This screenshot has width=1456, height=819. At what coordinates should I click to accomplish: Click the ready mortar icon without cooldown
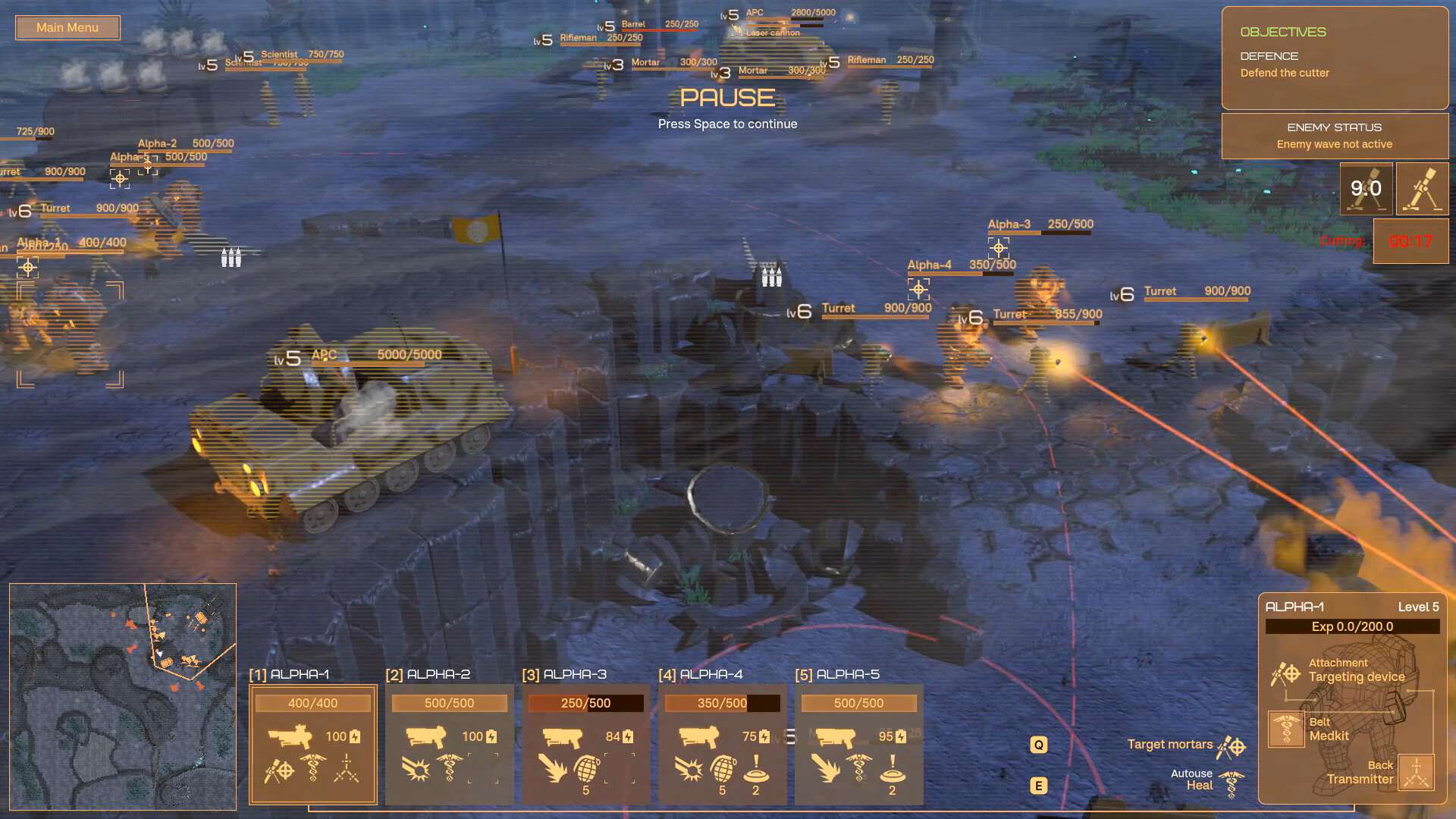click(x=1422, y=189)
